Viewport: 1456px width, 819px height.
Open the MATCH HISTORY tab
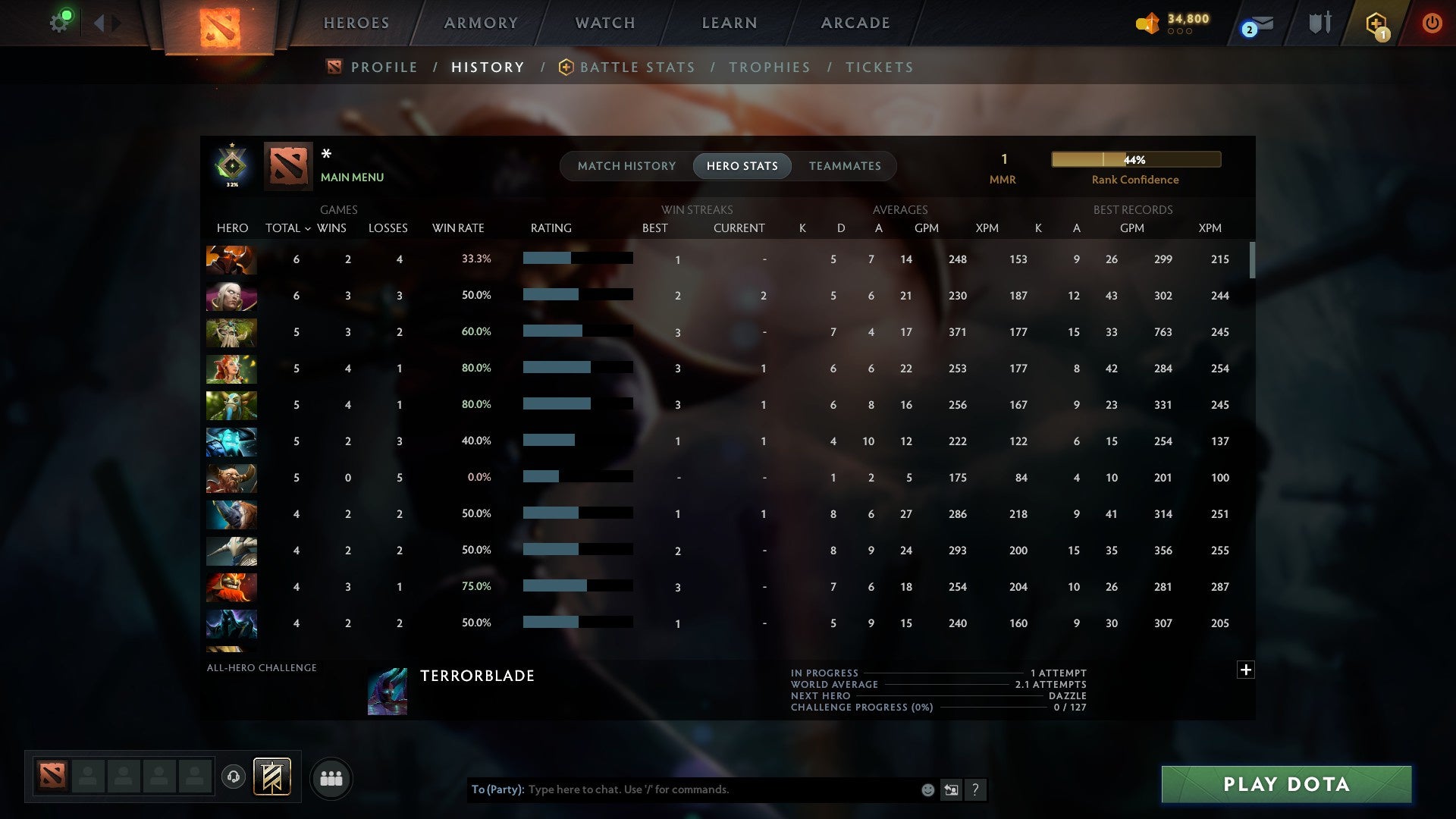[626, 165]
